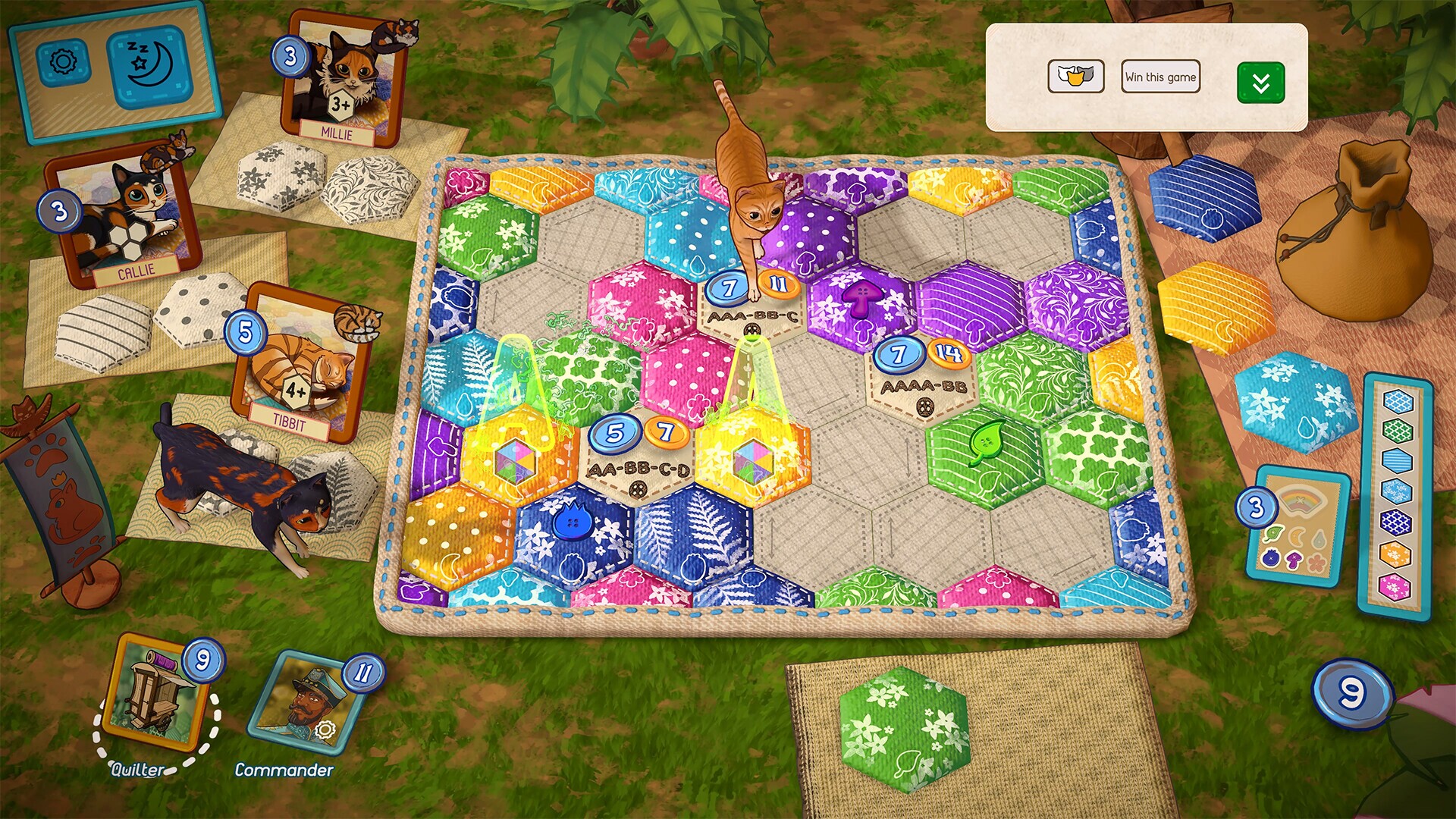Select the leaf sticker on the teal tracker card
The image size is (1456, 819).
click(1272, 533)
